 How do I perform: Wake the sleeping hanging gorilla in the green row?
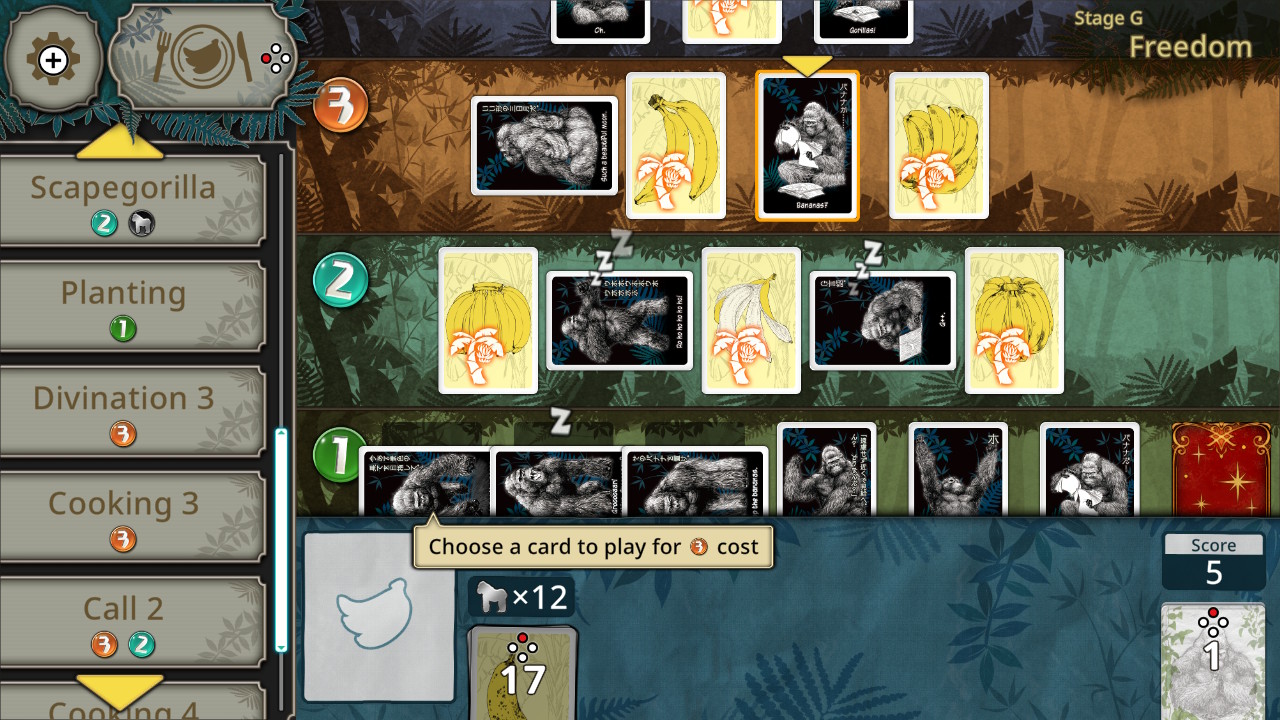pos(618,320)
